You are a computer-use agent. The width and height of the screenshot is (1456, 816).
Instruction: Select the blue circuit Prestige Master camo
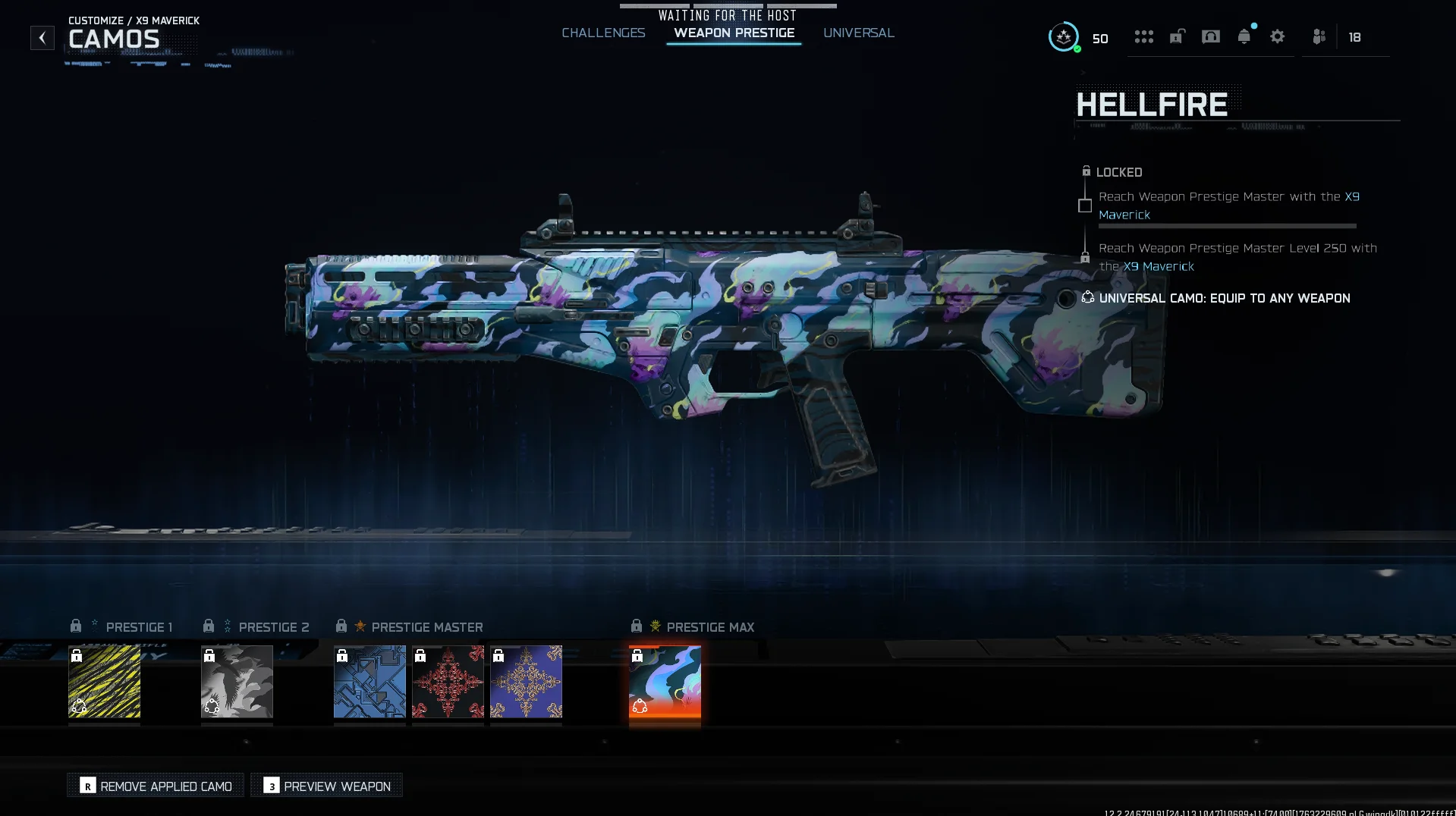coord(370,681)
